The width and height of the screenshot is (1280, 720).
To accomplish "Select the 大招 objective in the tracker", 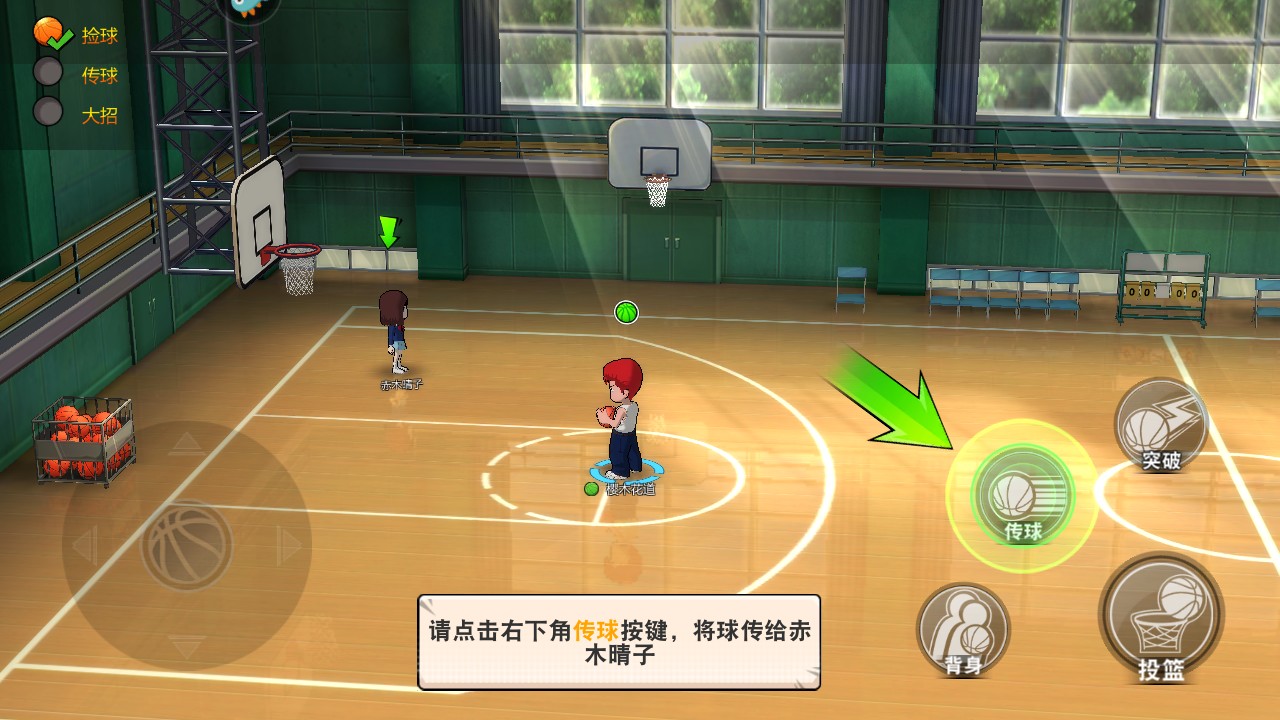I will [78, 114].
